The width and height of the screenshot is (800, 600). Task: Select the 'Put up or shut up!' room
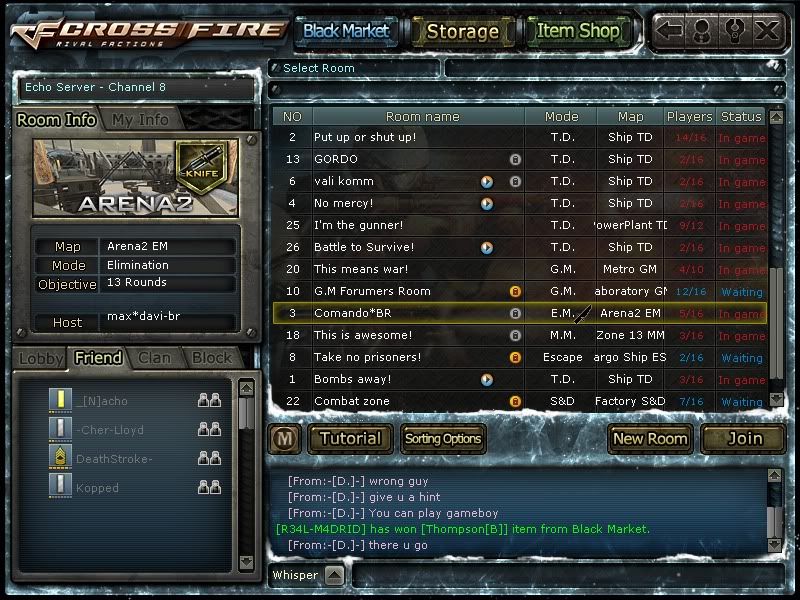point(365,137)
